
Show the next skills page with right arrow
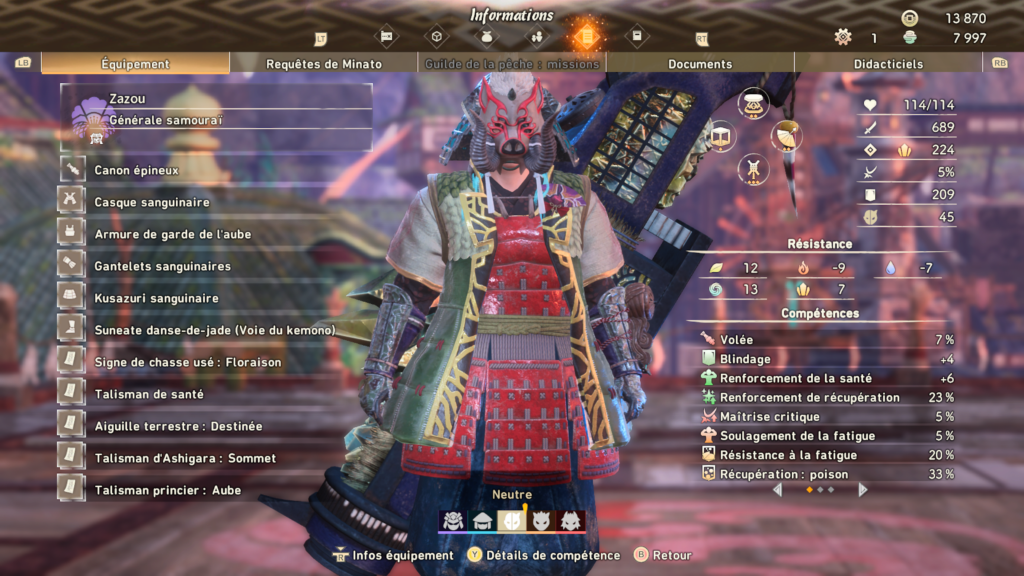(x=863, y=490)
